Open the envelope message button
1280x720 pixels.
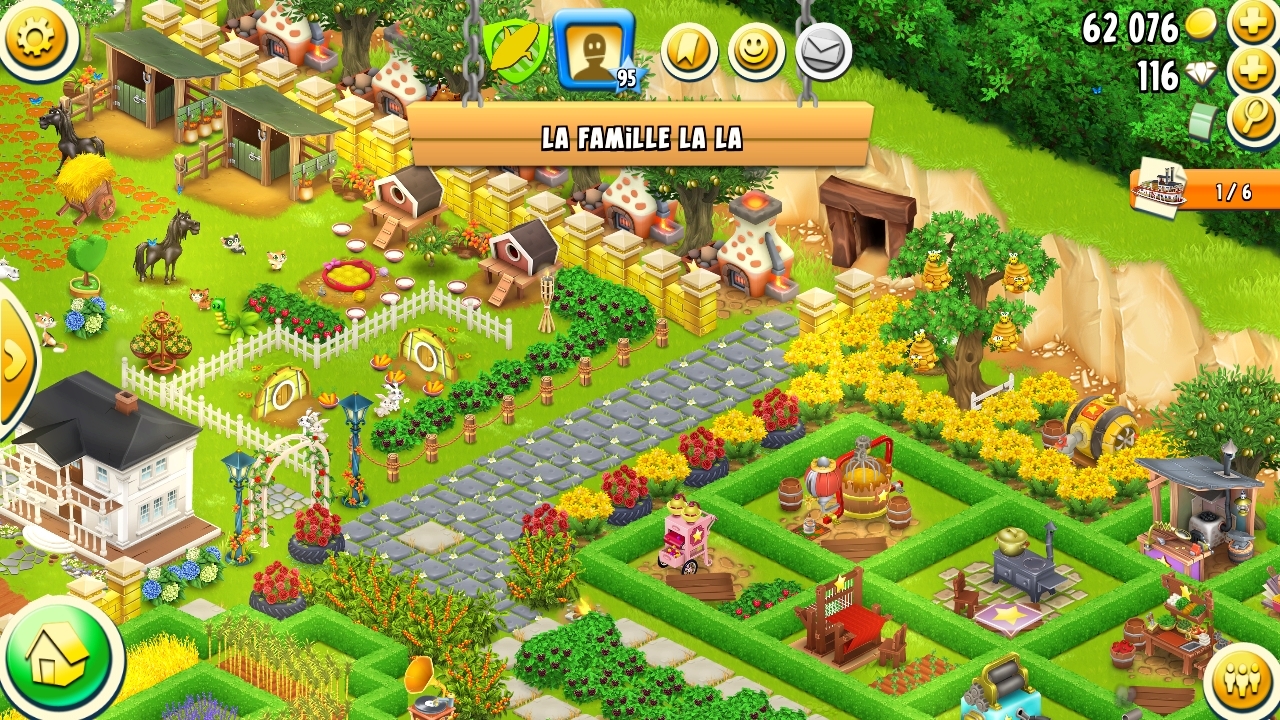(823, 52)
